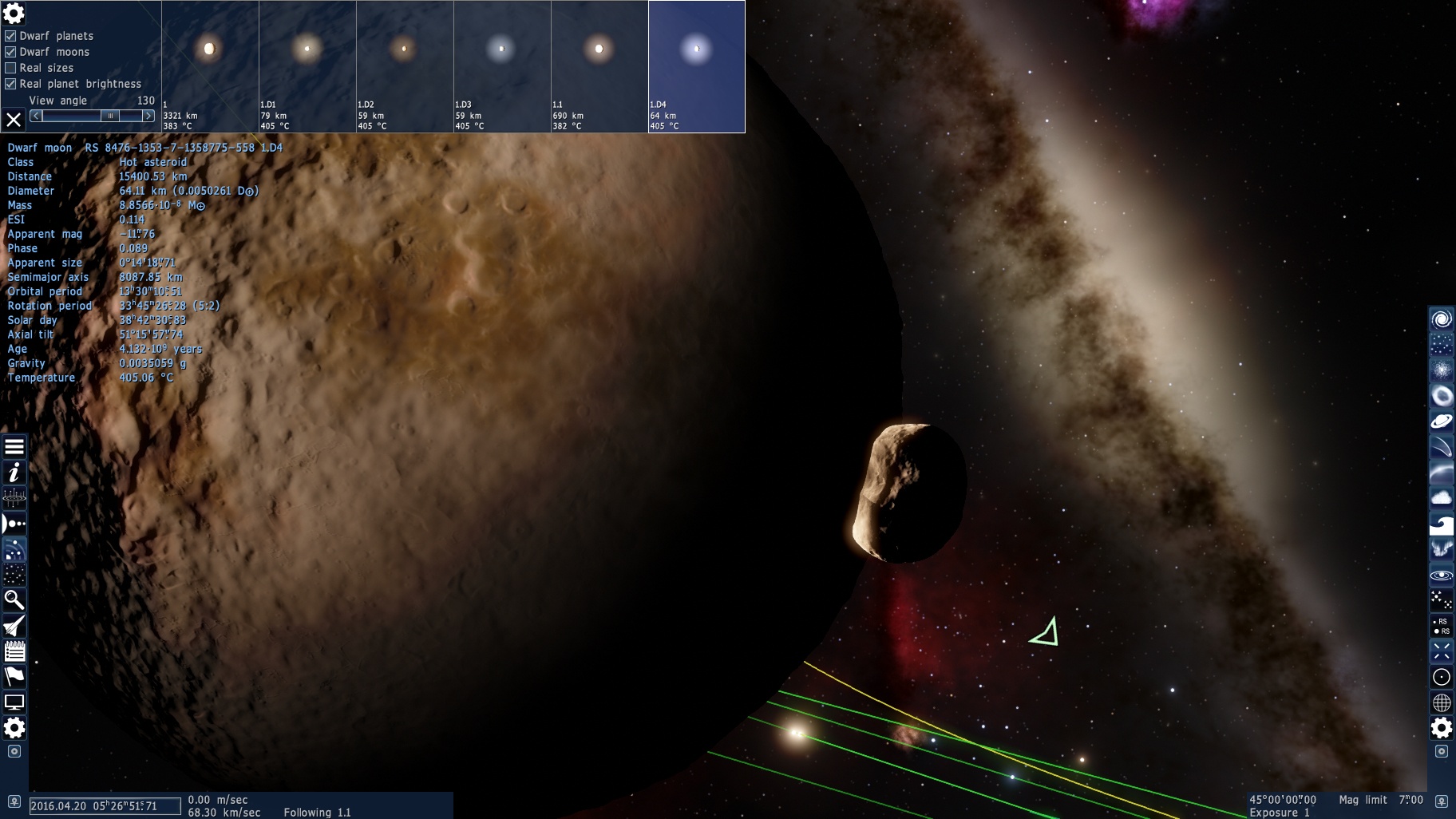Increase view angle with the right arrow
Image resolution: width=1456 pixels, height=819 pixels.
point(148,116)
